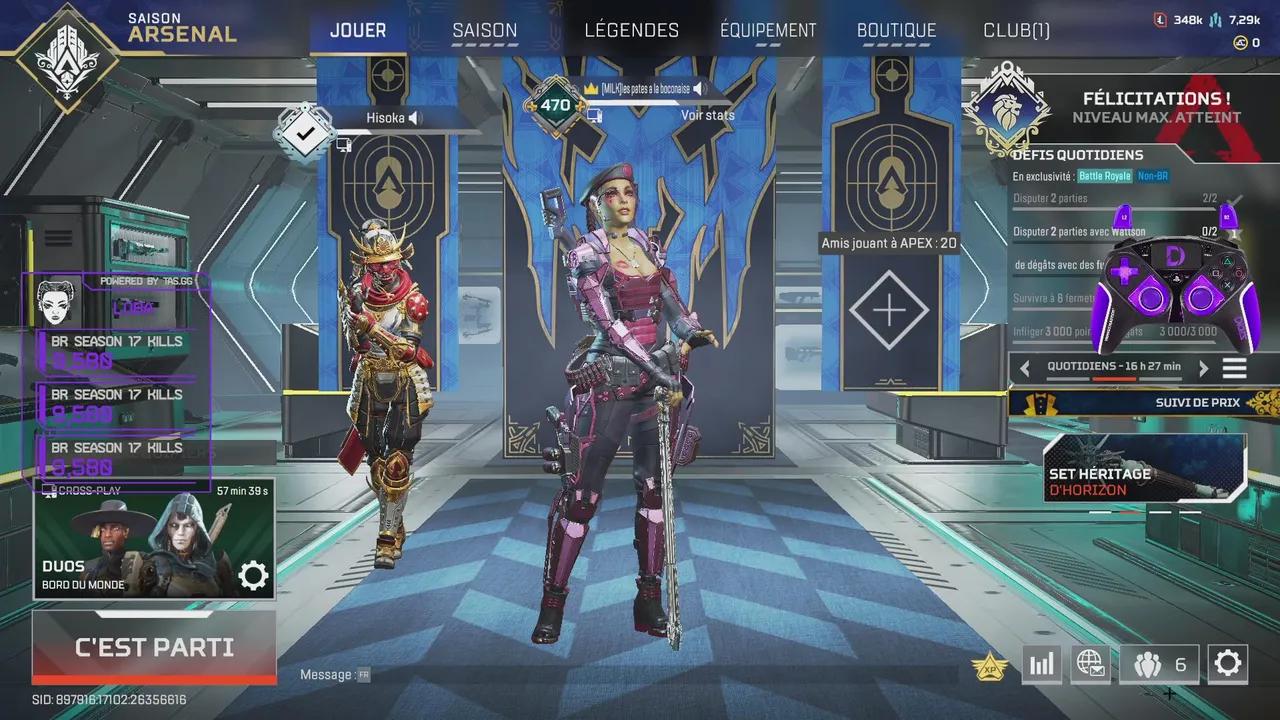1280x720 pixels.
Task: Go to next daily challenges page
Action: click(x=1203, y=368)
